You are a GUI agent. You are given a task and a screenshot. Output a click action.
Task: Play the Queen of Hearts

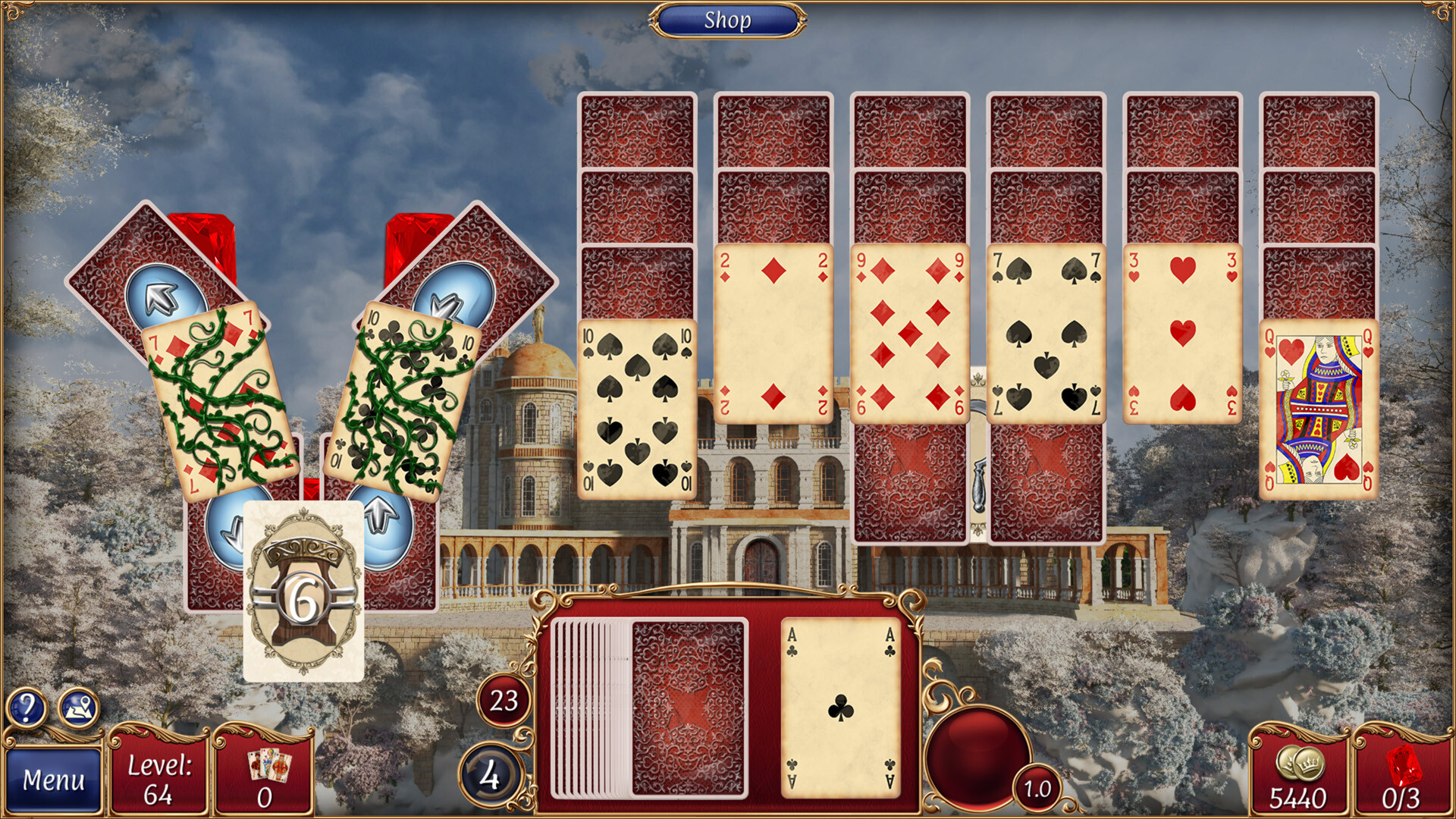pyautogui.click(x=1319, y=406)
